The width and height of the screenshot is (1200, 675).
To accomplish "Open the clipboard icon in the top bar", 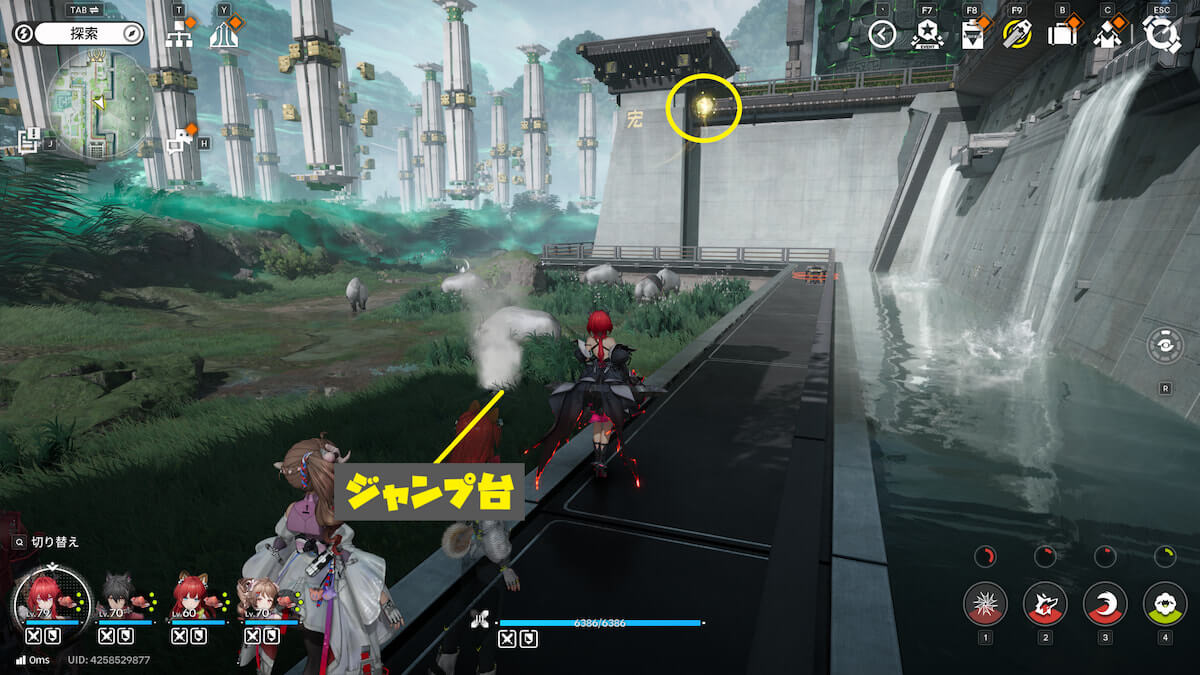I will (971, 35).
